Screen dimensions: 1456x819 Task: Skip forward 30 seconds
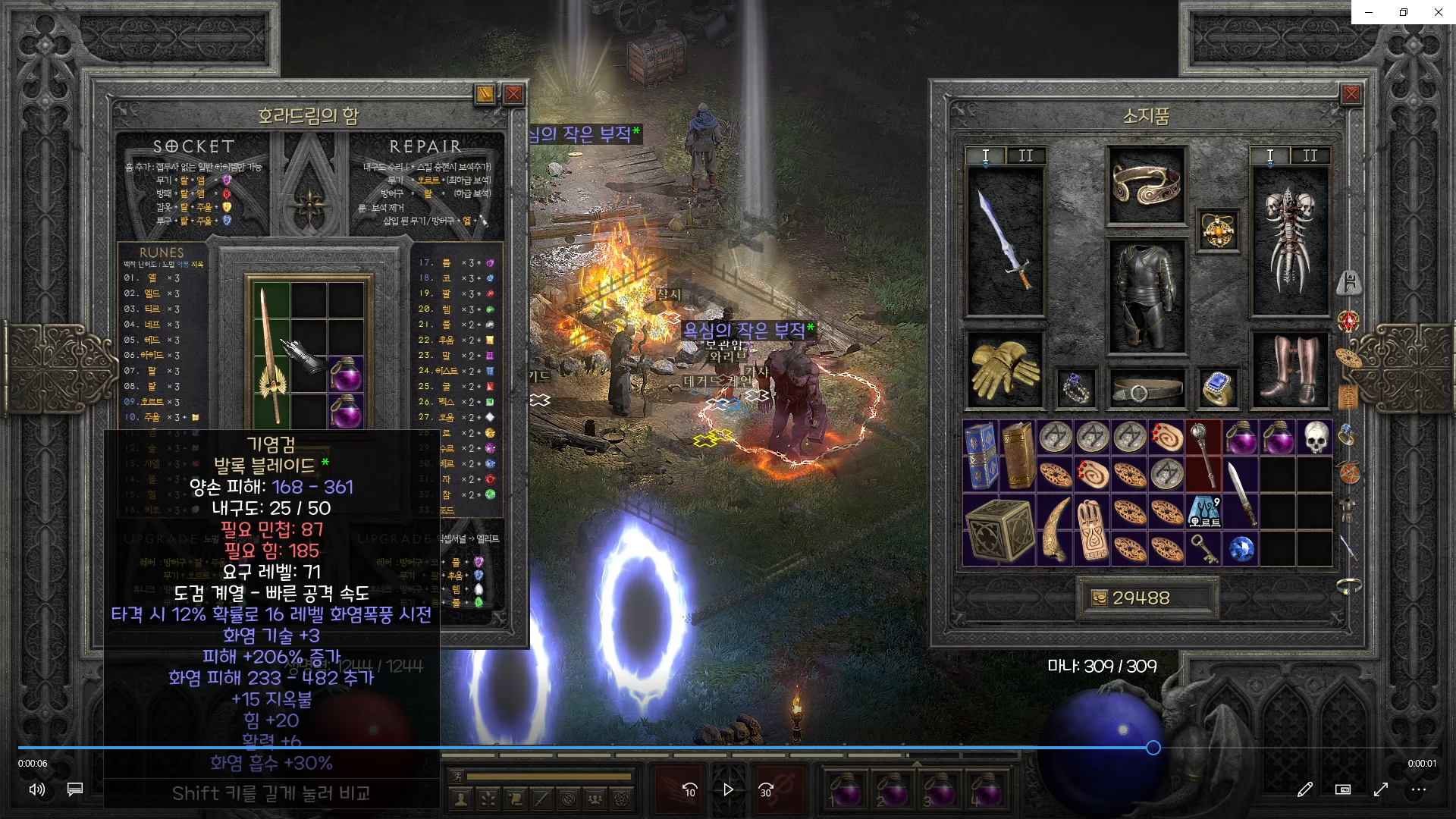tap(766, 789)
